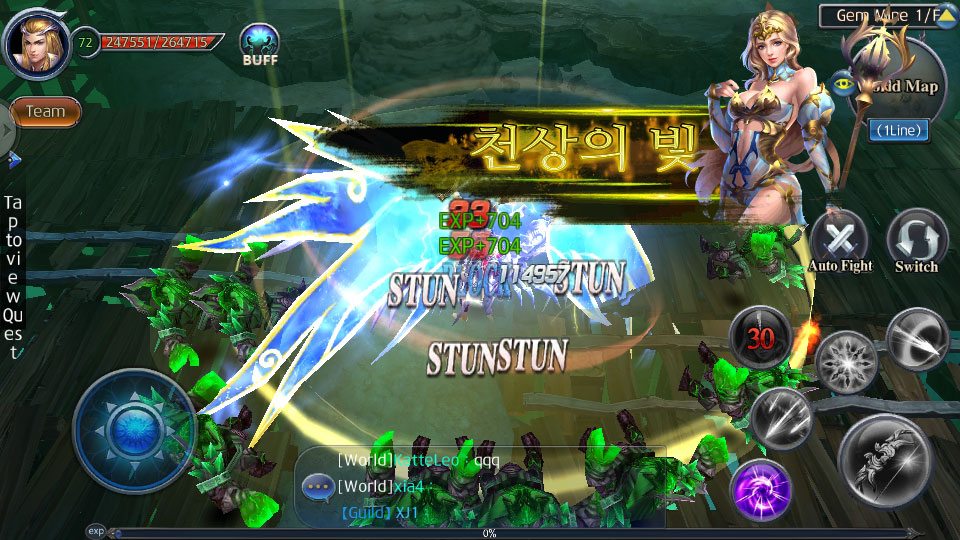Image resolution: width=960 pixels, height=540 pixels.
Task: Expand the arrow next to Gem Mine
Action: (946, 16)
